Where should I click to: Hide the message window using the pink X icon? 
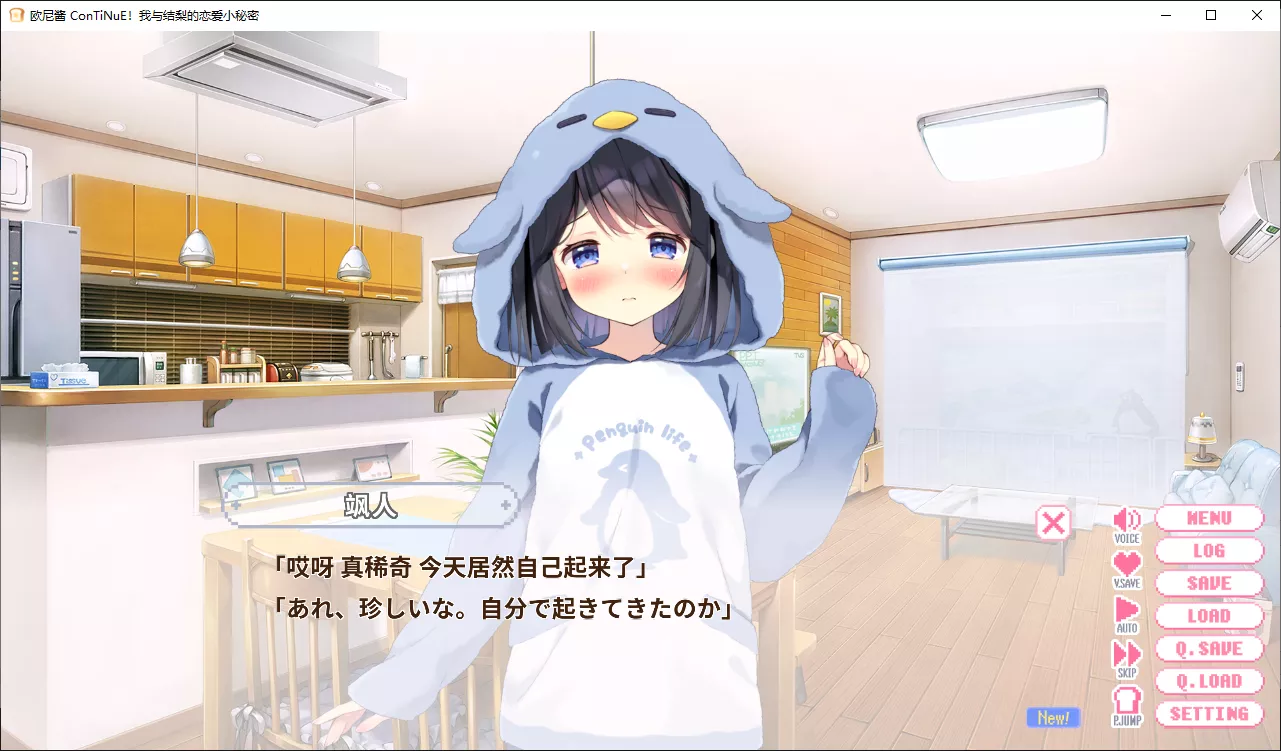[1053, 521]
